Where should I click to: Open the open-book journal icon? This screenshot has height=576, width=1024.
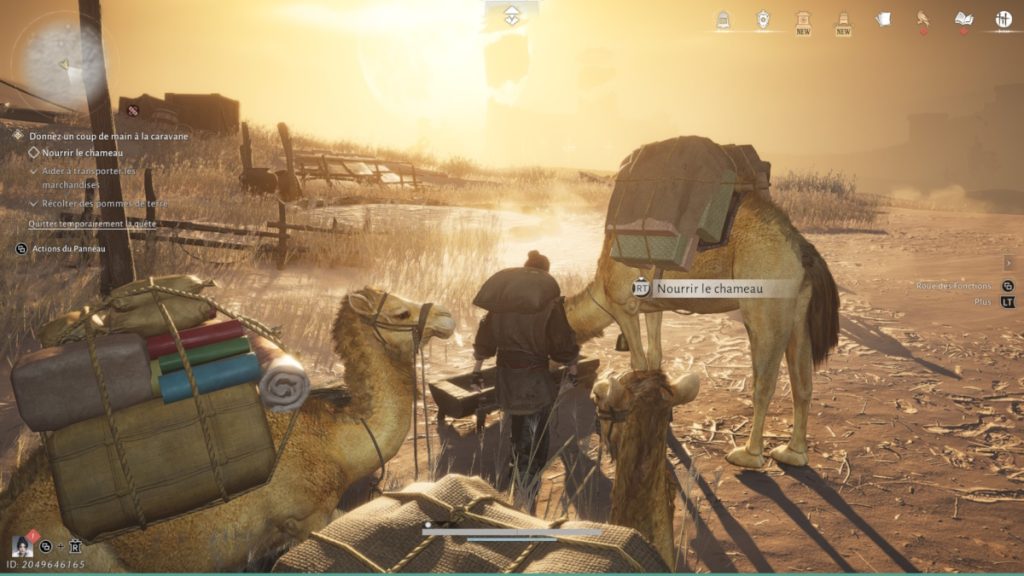pyautogui.click(x=963, y=19)
